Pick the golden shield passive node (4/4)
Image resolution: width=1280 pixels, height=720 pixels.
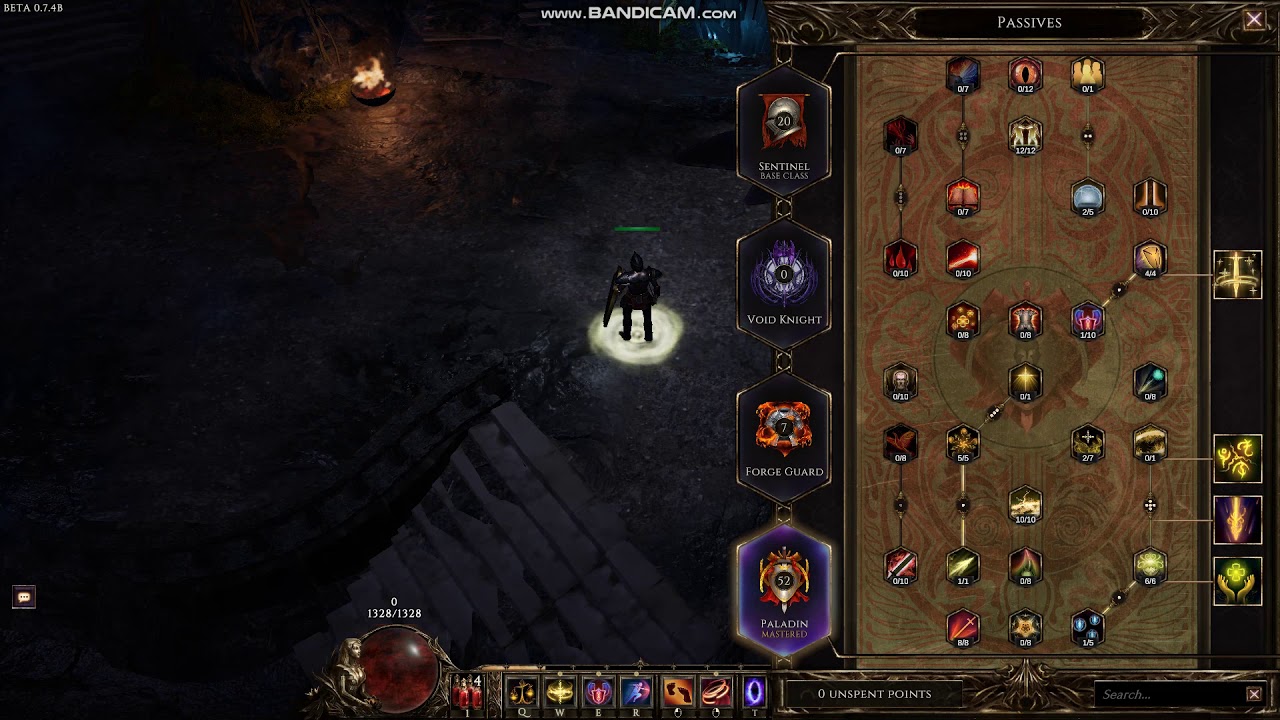click(x=1150, y=258)
